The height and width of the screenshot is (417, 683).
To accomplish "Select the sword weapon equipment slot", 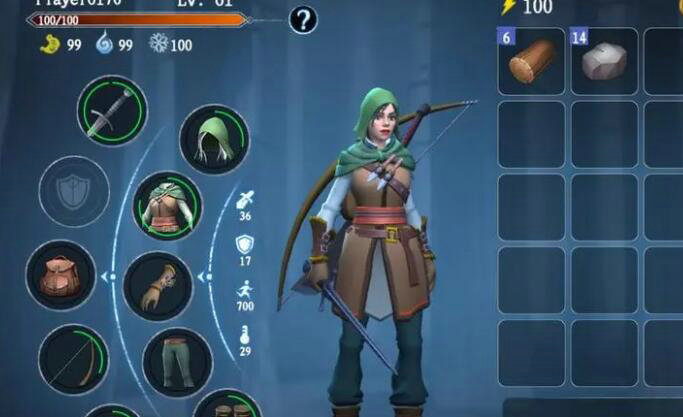I will click(x=112, y=111).
